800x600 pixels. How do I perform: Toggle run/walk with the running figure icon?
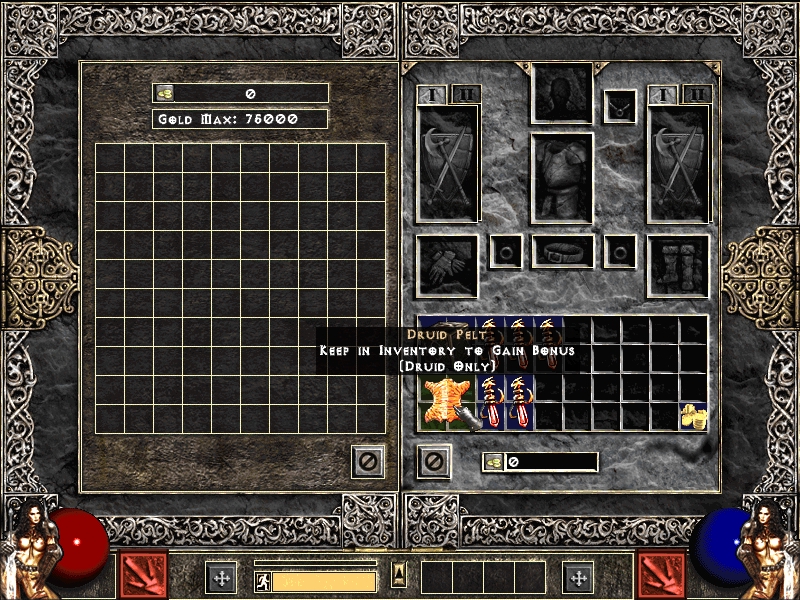[263, 581]
